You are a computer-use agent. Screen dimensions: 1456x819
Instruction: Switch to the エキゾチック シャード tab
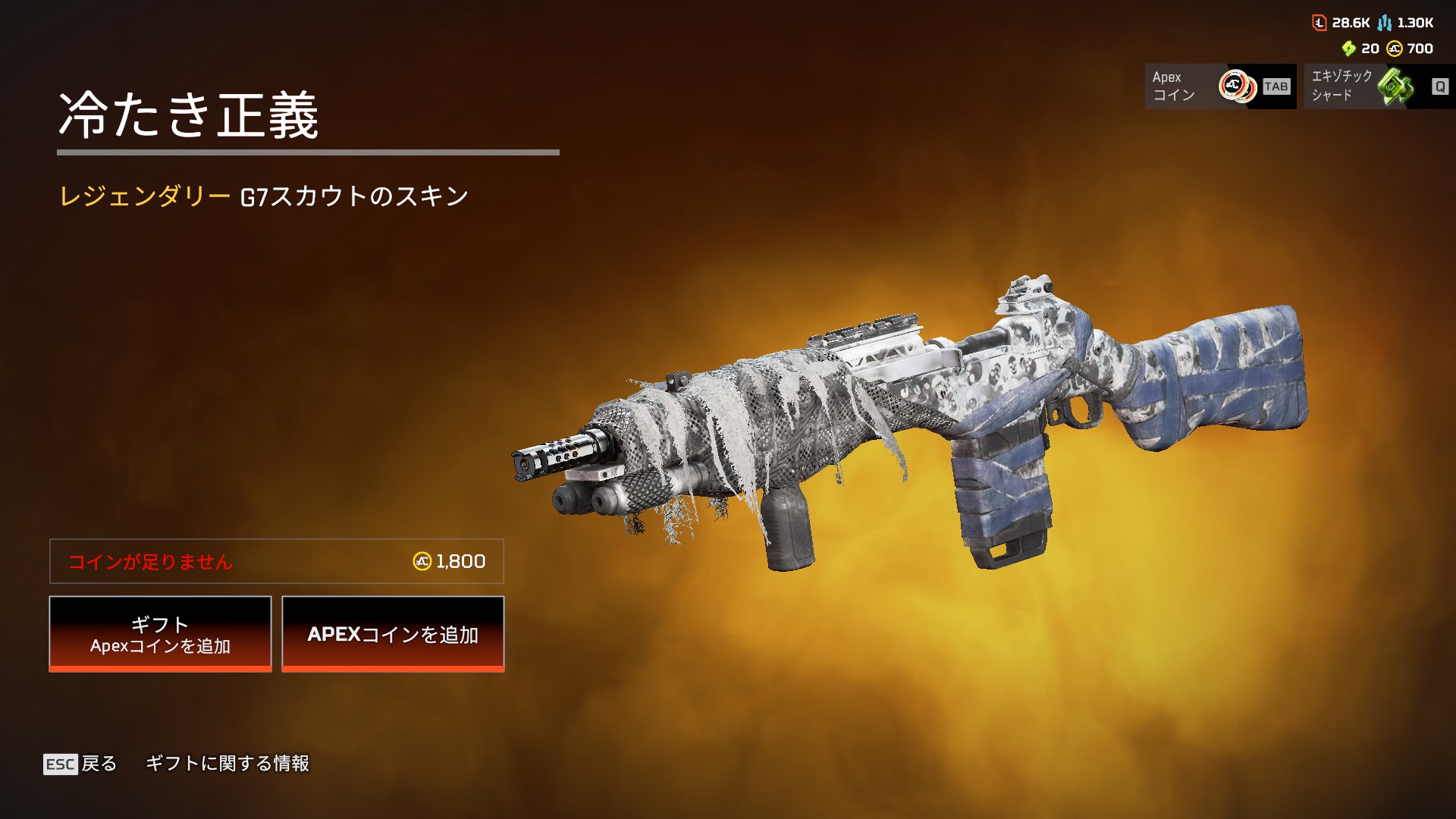tap(1379, 86)
